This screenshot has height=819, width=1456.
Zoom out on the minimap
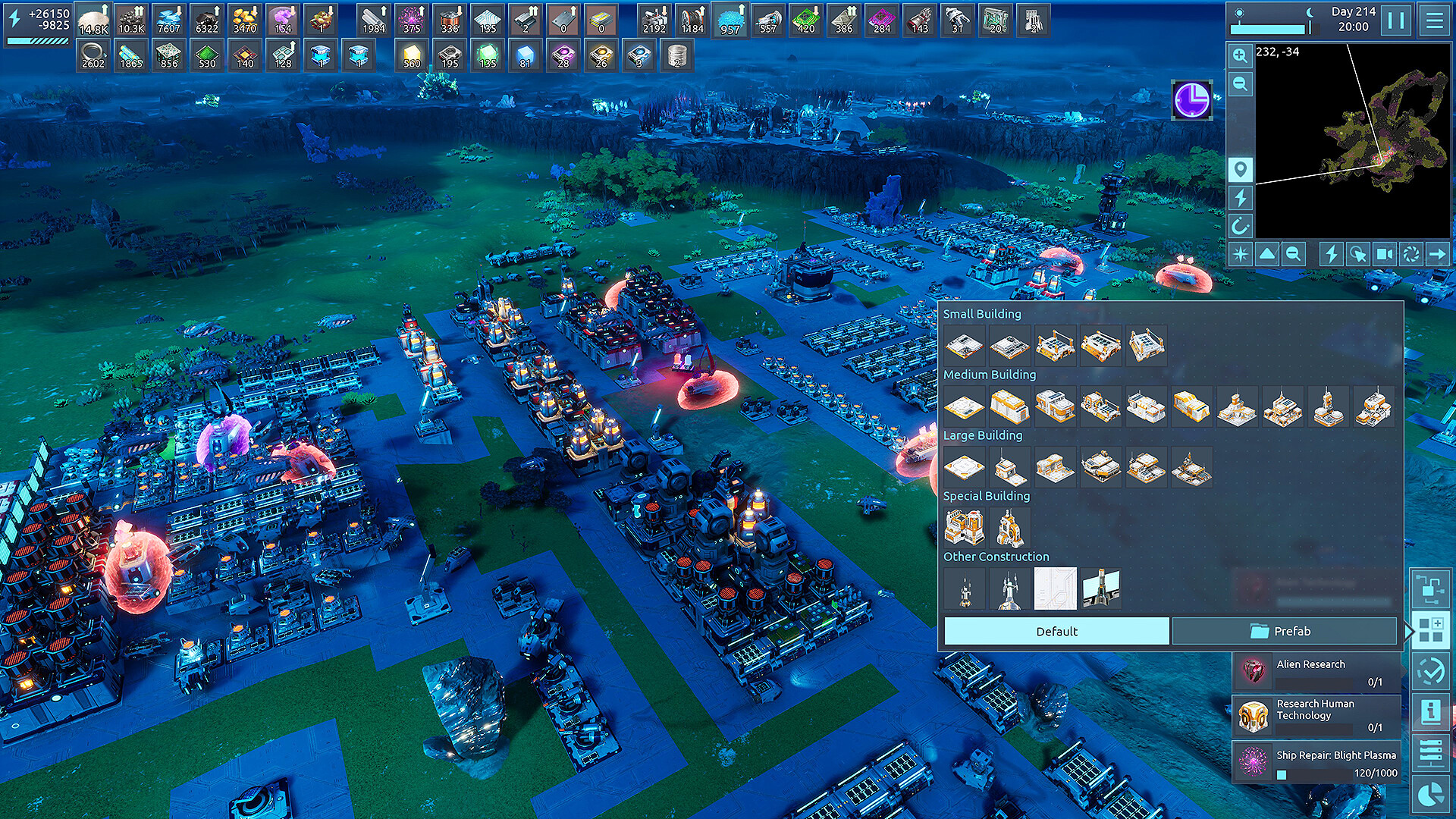[x=1240, y=84]
